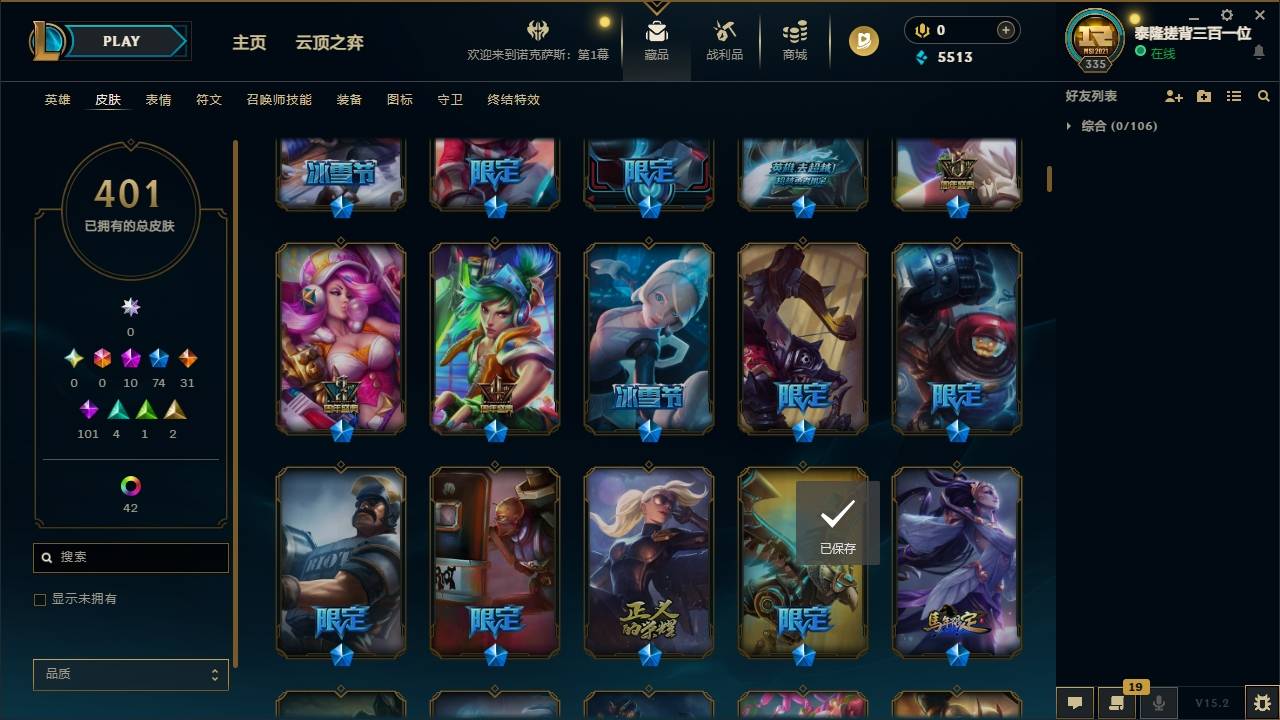Click the add friend icon

pos(1172,95)
